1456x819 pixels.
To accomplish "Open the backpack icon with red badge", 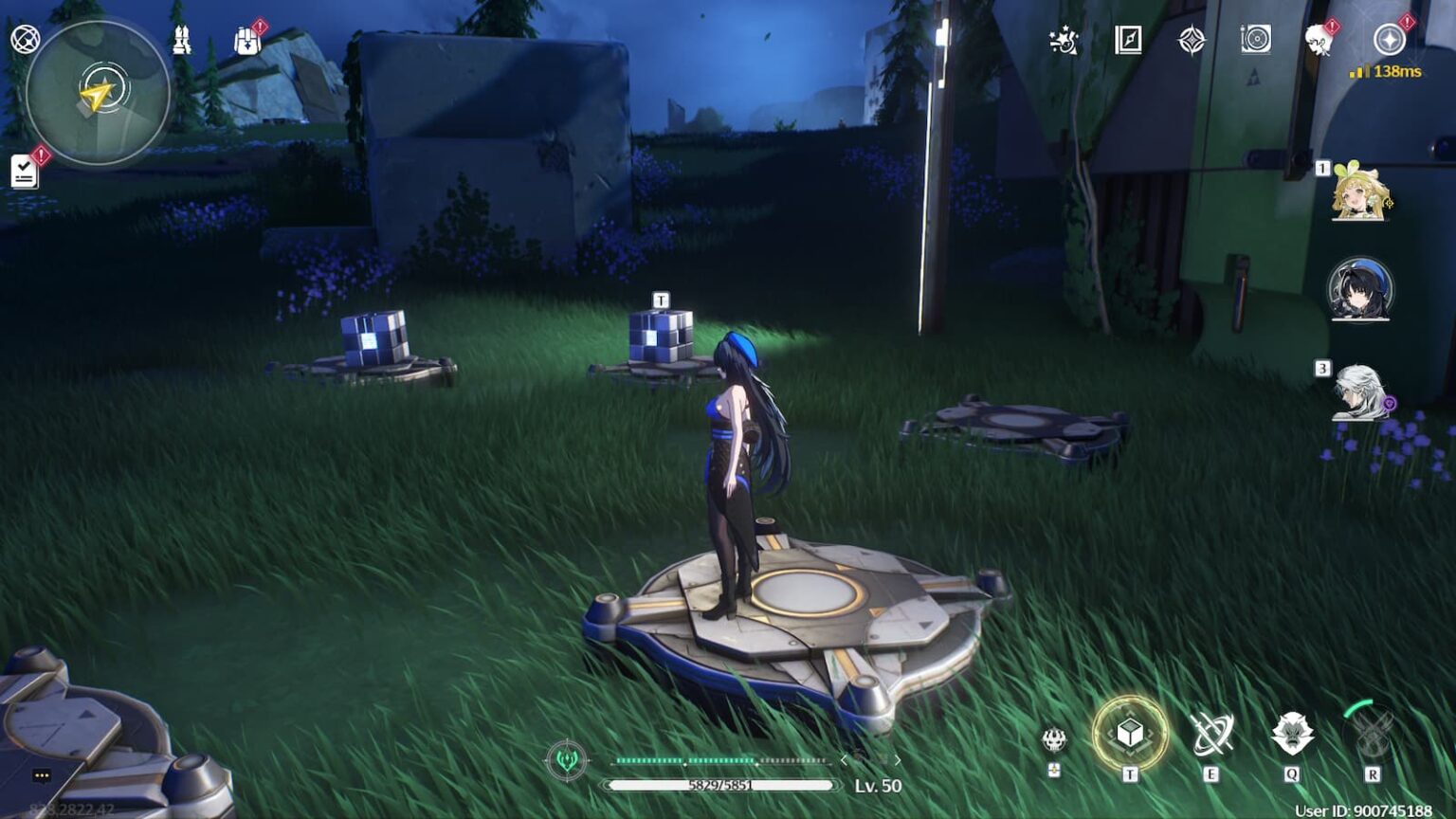I will pos(247,41).
